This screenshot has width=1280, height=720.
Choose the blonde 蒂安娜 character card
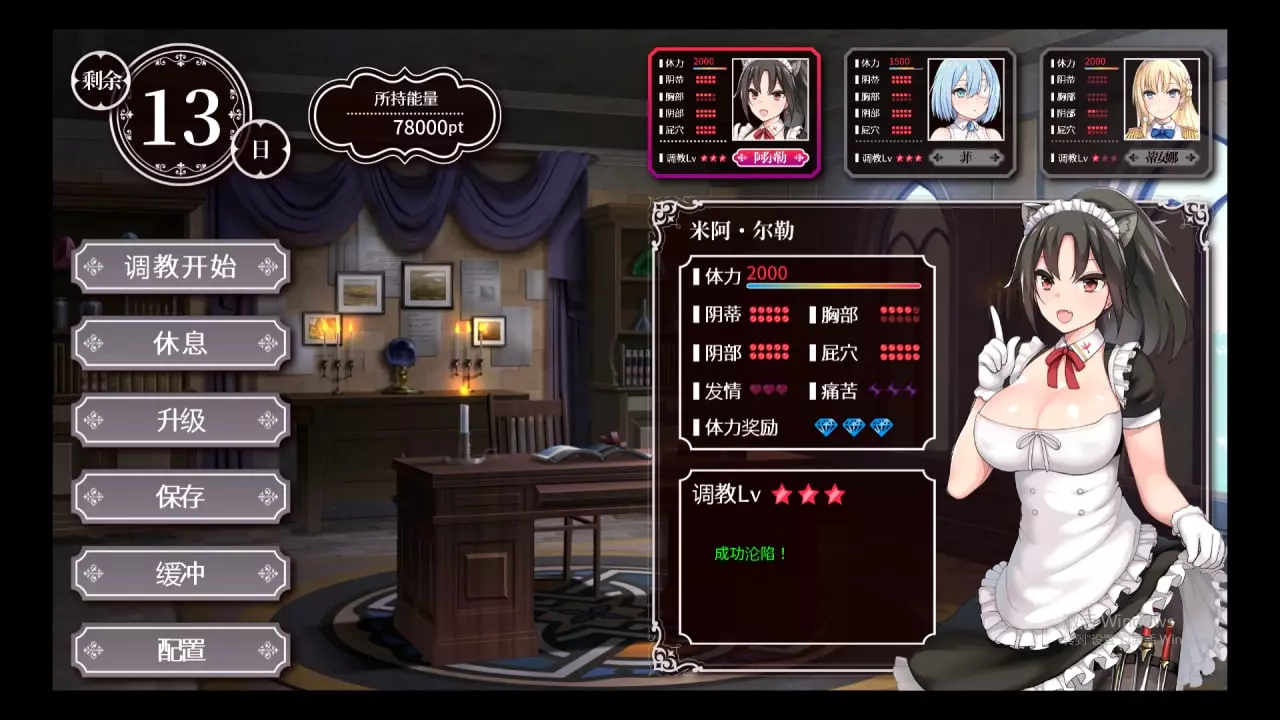tap(1125, 112)
